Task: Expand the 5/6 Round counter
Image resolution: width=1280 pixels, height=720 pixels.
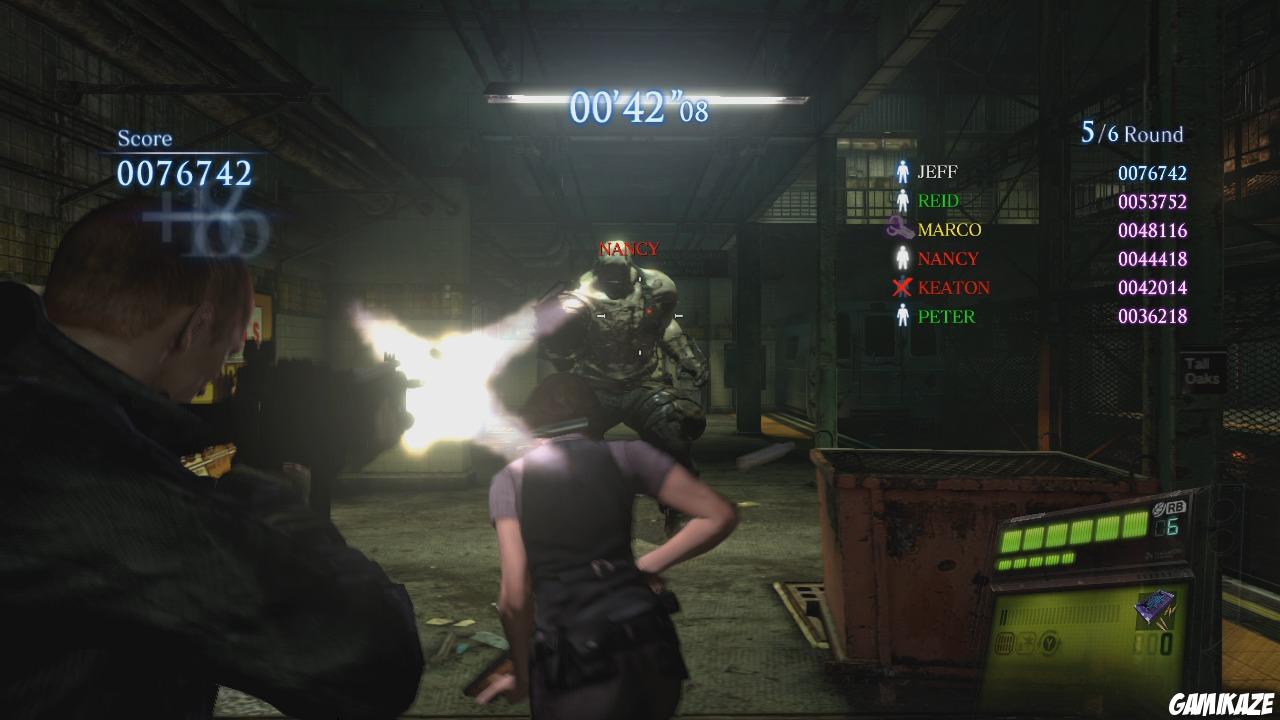Action: (x=1133, y=133)
